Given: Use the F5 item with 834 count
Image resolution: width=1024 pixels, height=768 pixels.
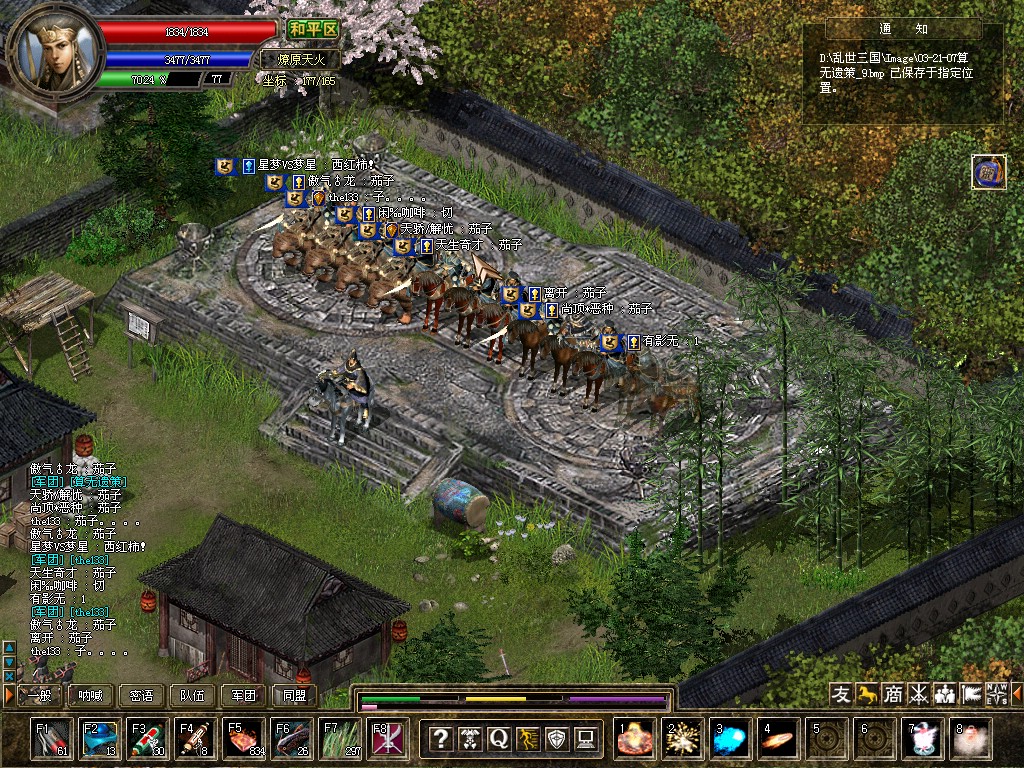Looking at the screenshot, I should (244, 738).
